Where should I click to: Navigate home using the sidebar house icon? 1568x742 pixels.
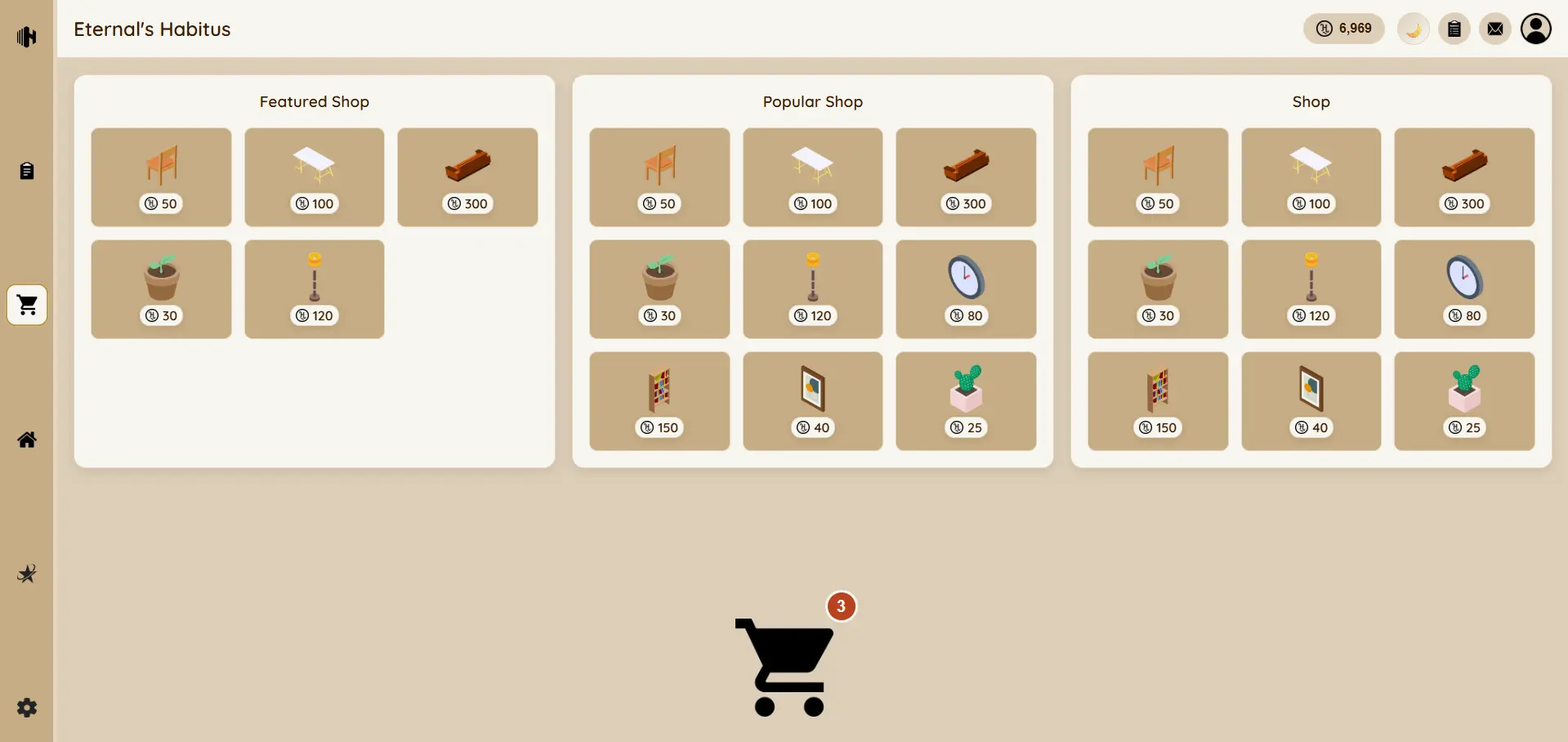point(27,440)
